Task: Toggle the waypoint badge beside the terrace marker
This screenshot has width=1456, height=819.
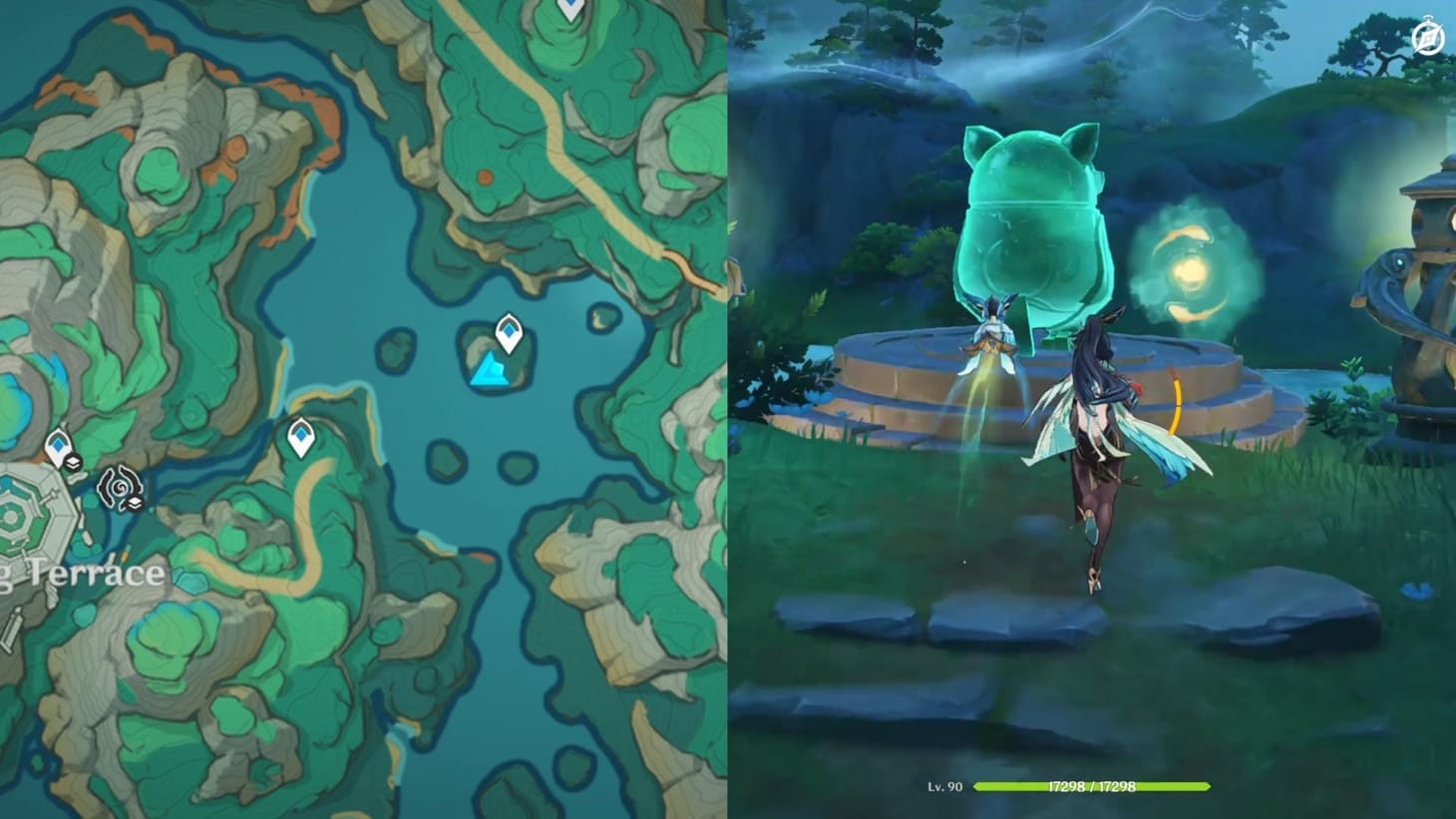Action: (x=74, y=462)
